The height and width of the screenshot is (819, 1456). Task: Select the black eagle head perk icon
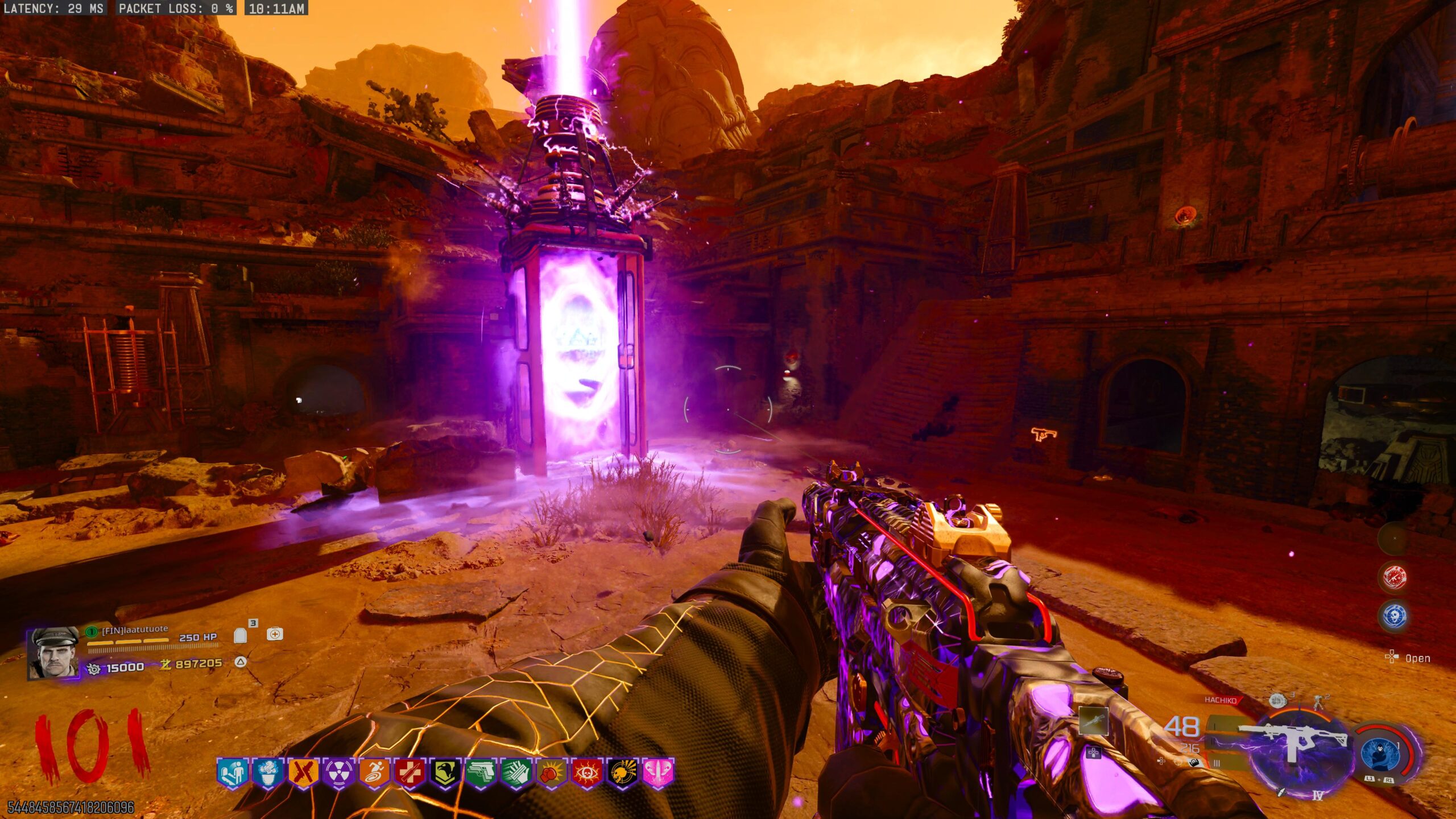tap(445, 773)
